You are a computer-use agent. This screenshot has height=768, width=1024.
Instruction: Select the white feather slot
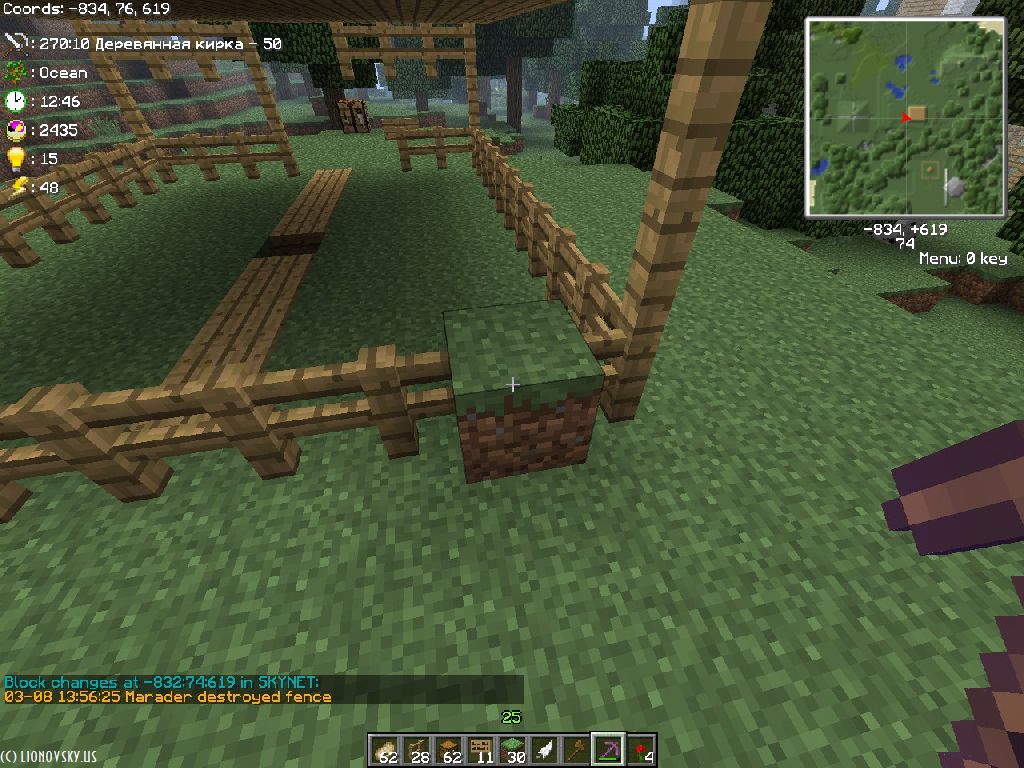tap(546, 750)
